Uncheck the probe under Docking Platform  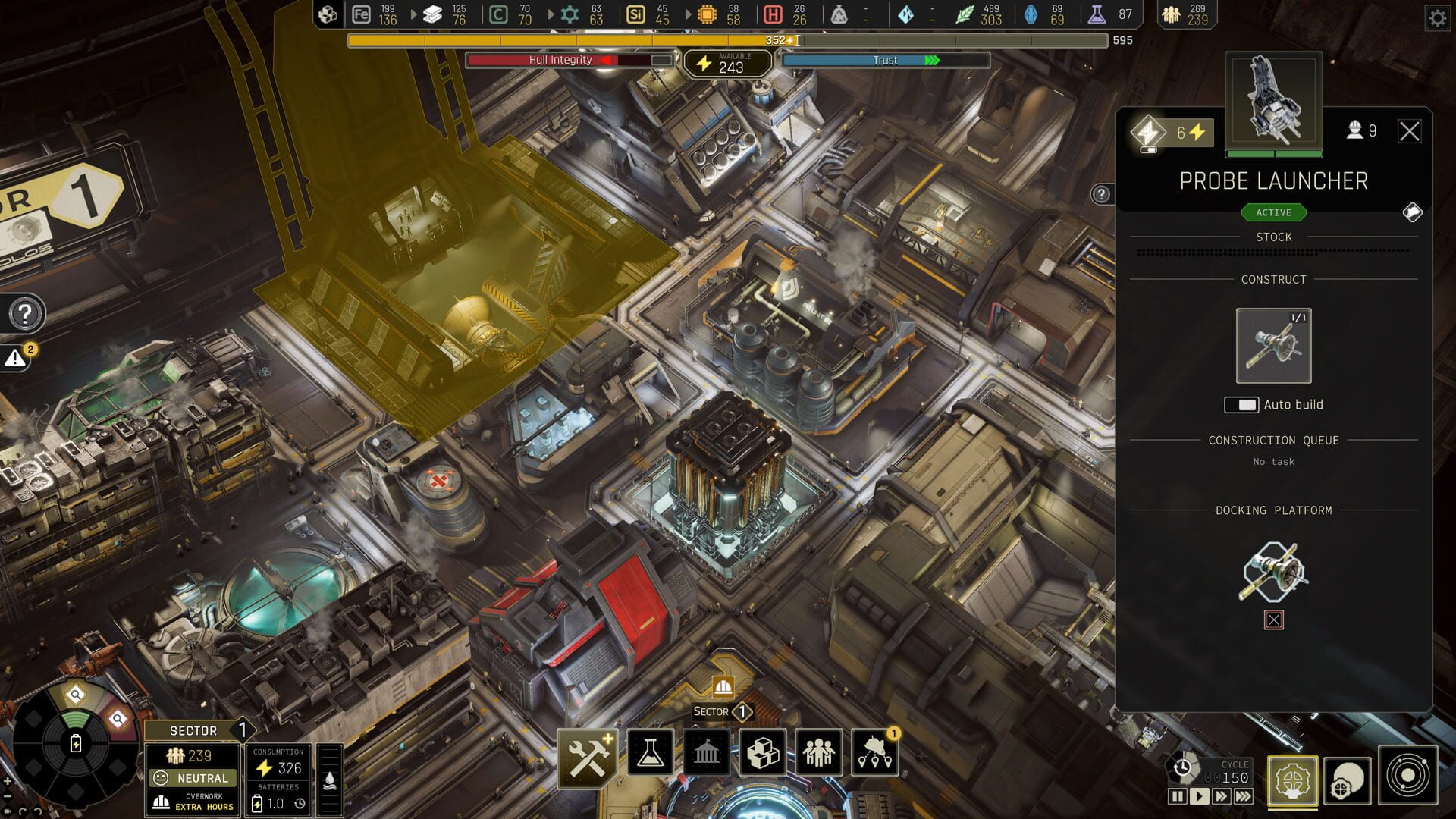(x=1274, y=620)
